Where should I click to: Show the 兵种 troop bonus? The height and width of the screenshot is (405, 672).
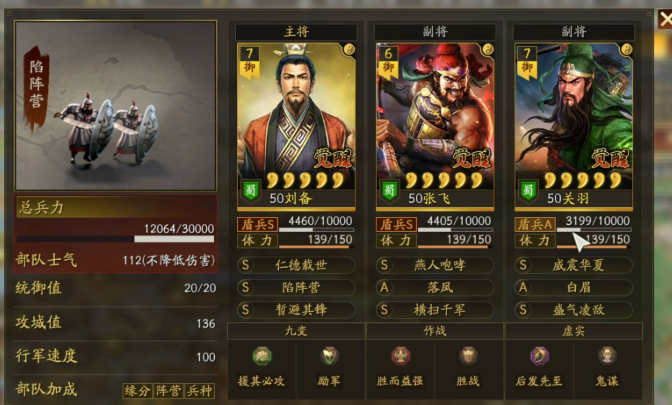click(200, 390)
